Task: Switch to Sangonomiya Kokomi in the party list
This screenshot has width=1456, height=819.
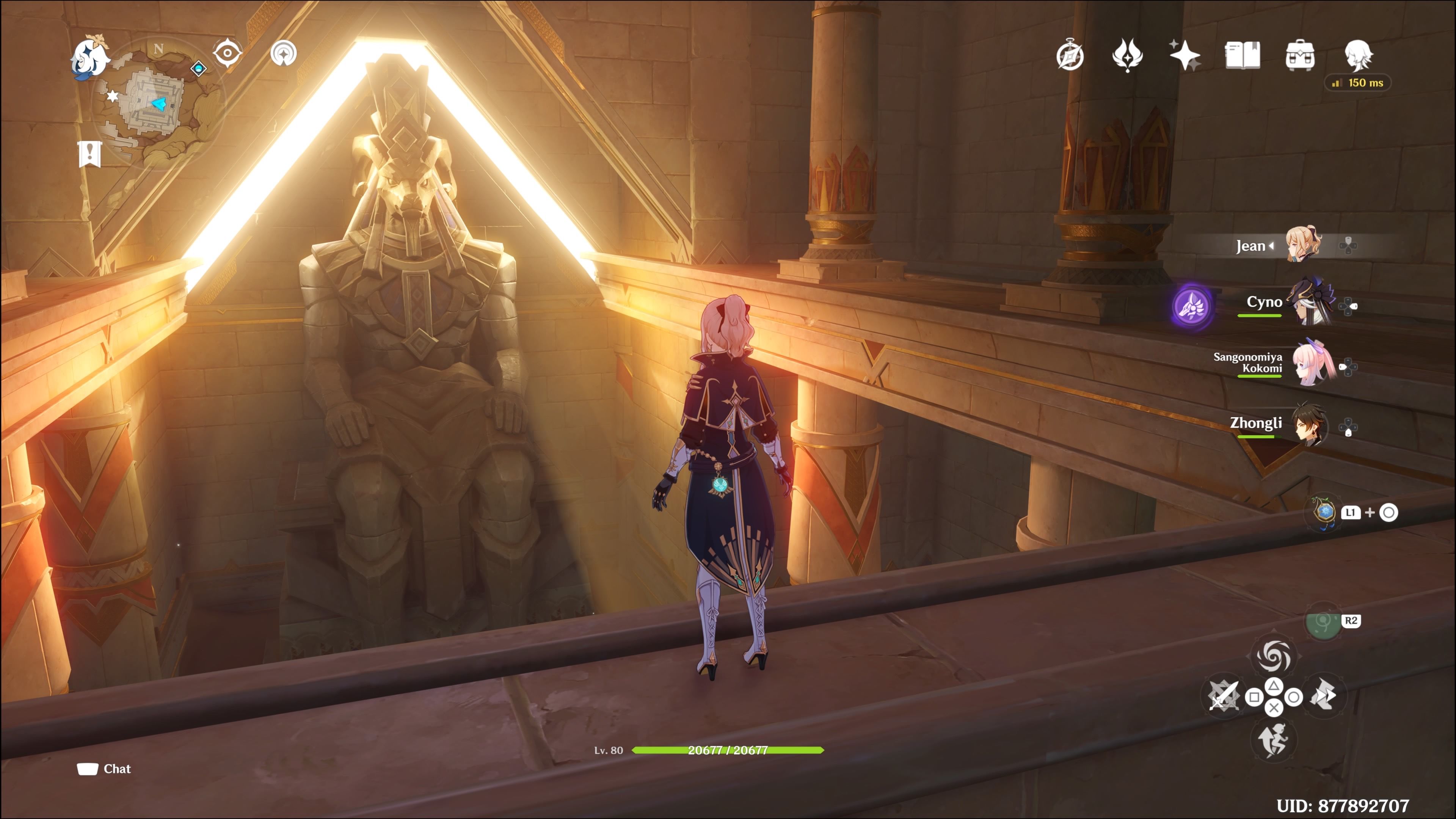Action: click(1313, 364)
